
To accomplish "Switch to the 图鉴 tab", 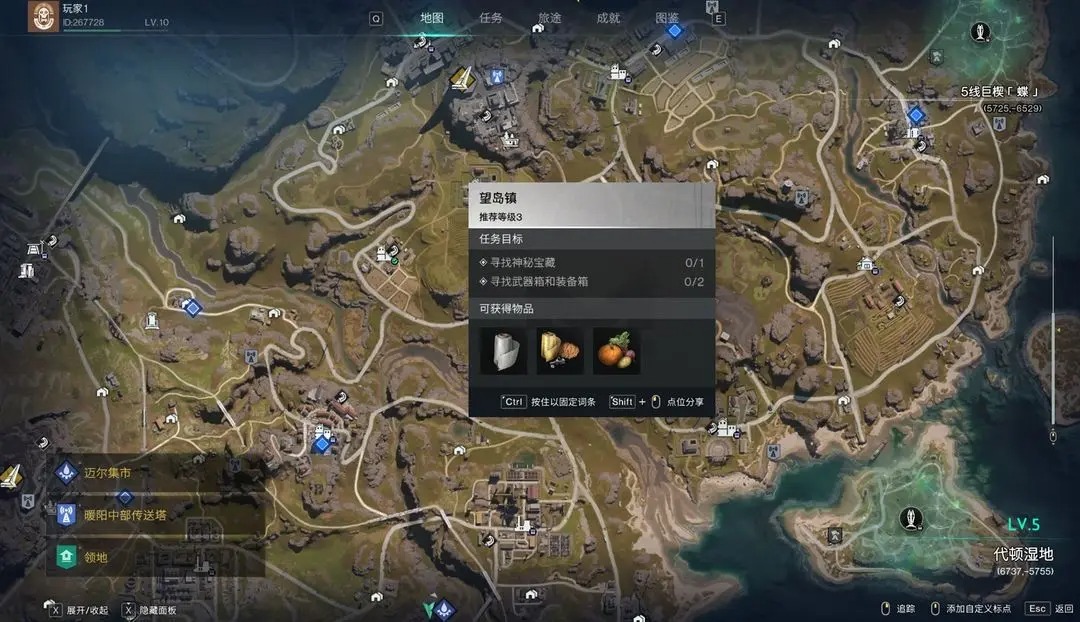I will 667,18.
